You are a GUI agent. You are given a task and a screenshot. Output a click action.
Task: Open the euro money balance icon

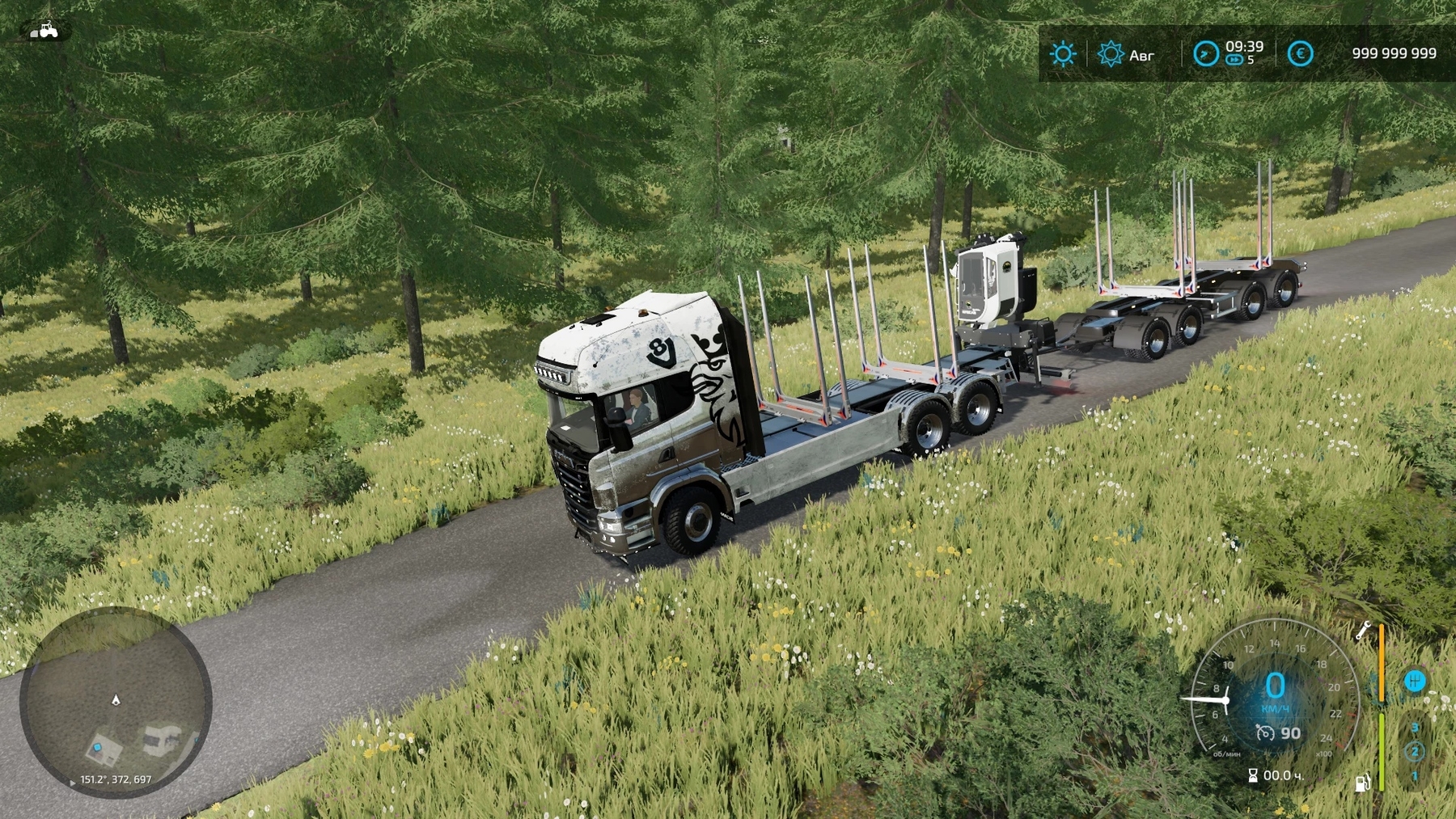(x=1300, y=54)
